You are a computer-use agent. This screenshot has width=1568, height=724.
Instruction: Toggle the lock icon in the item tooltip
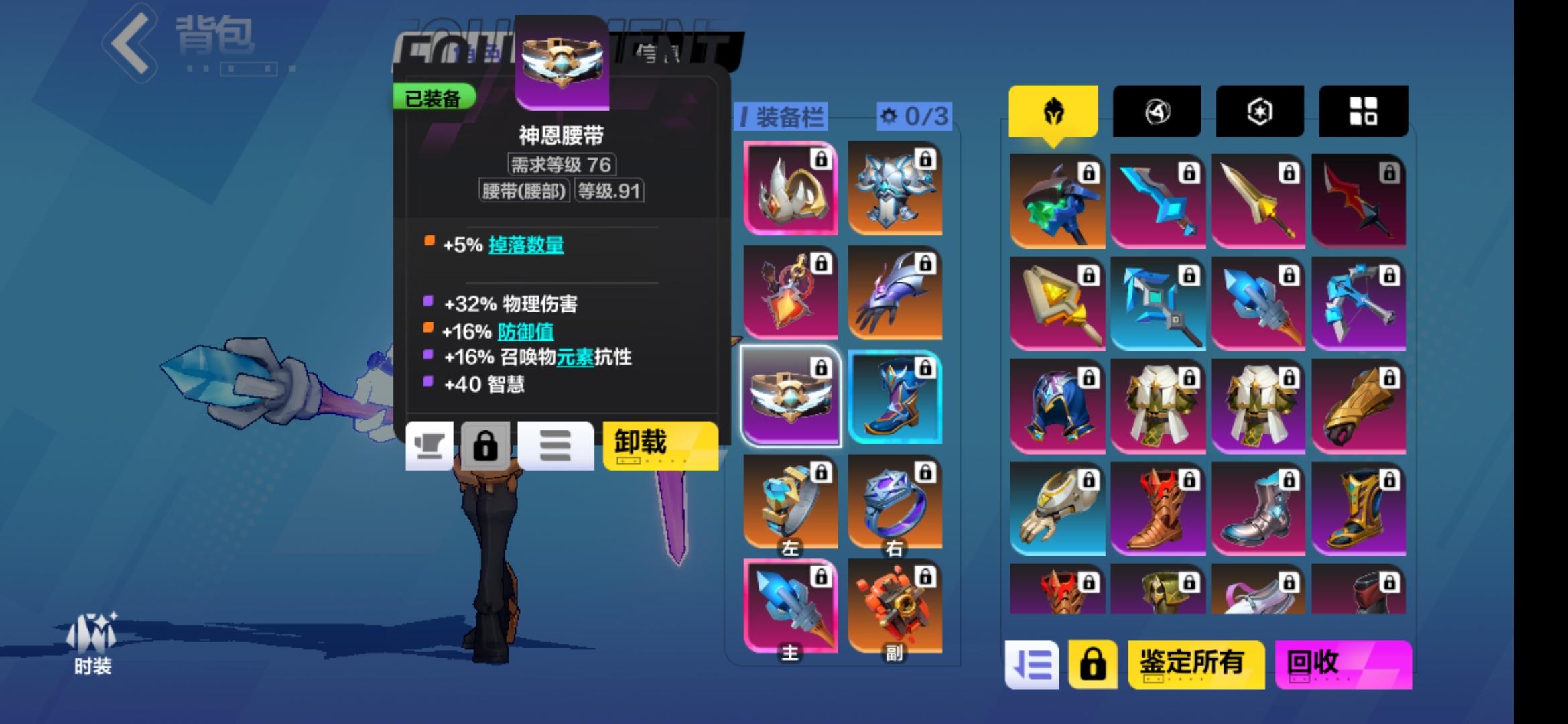(x=487, y=445)
